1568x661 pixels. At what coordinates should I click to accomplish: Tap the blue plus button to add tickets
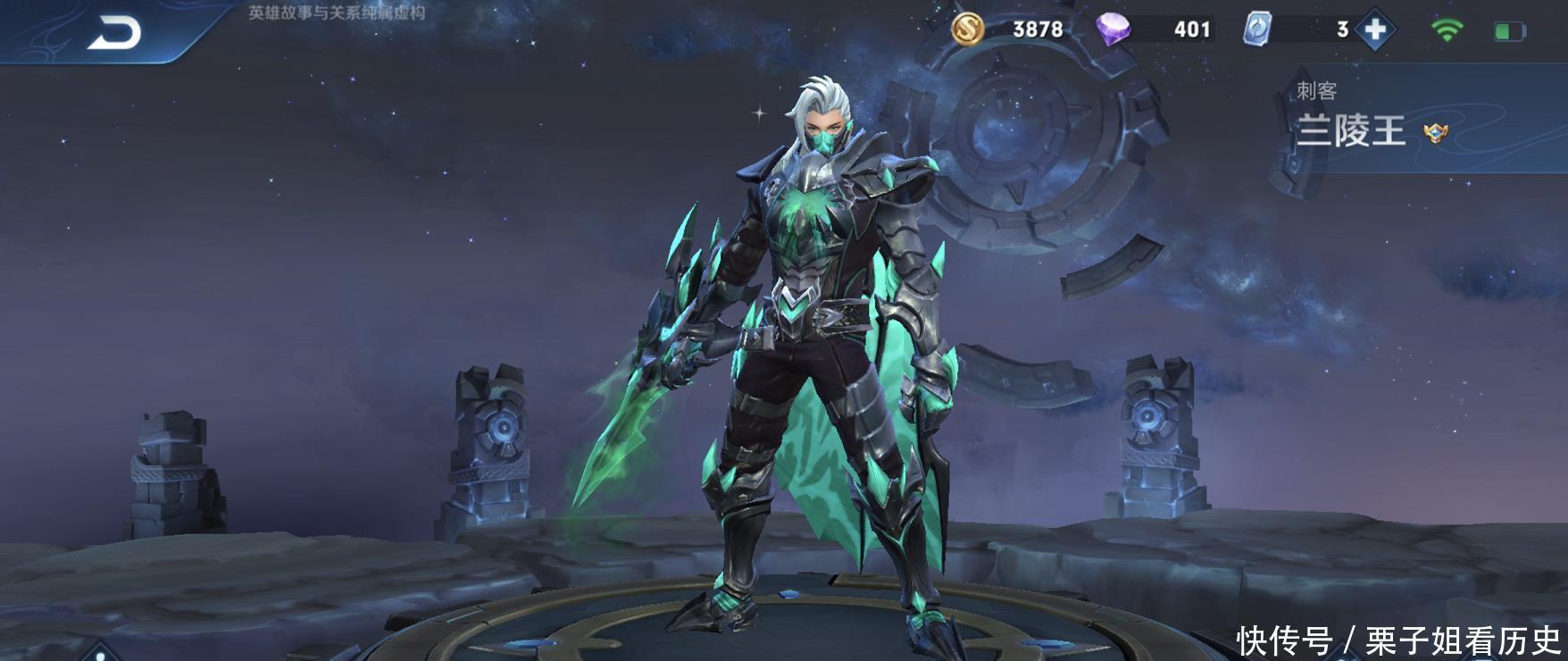click(x=1375, y=29)
